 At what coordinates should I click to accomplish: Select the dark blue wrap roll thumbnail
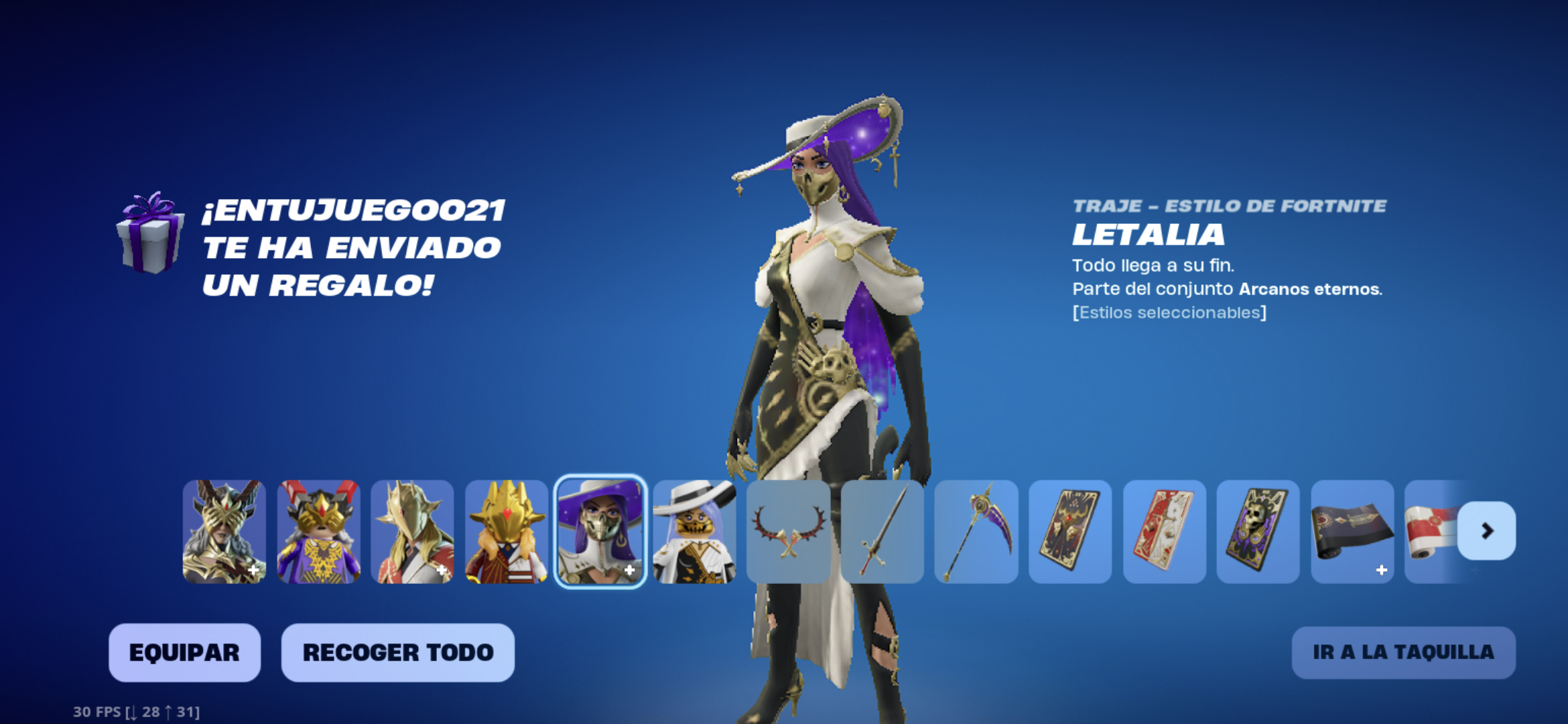tap(1352, 531)
